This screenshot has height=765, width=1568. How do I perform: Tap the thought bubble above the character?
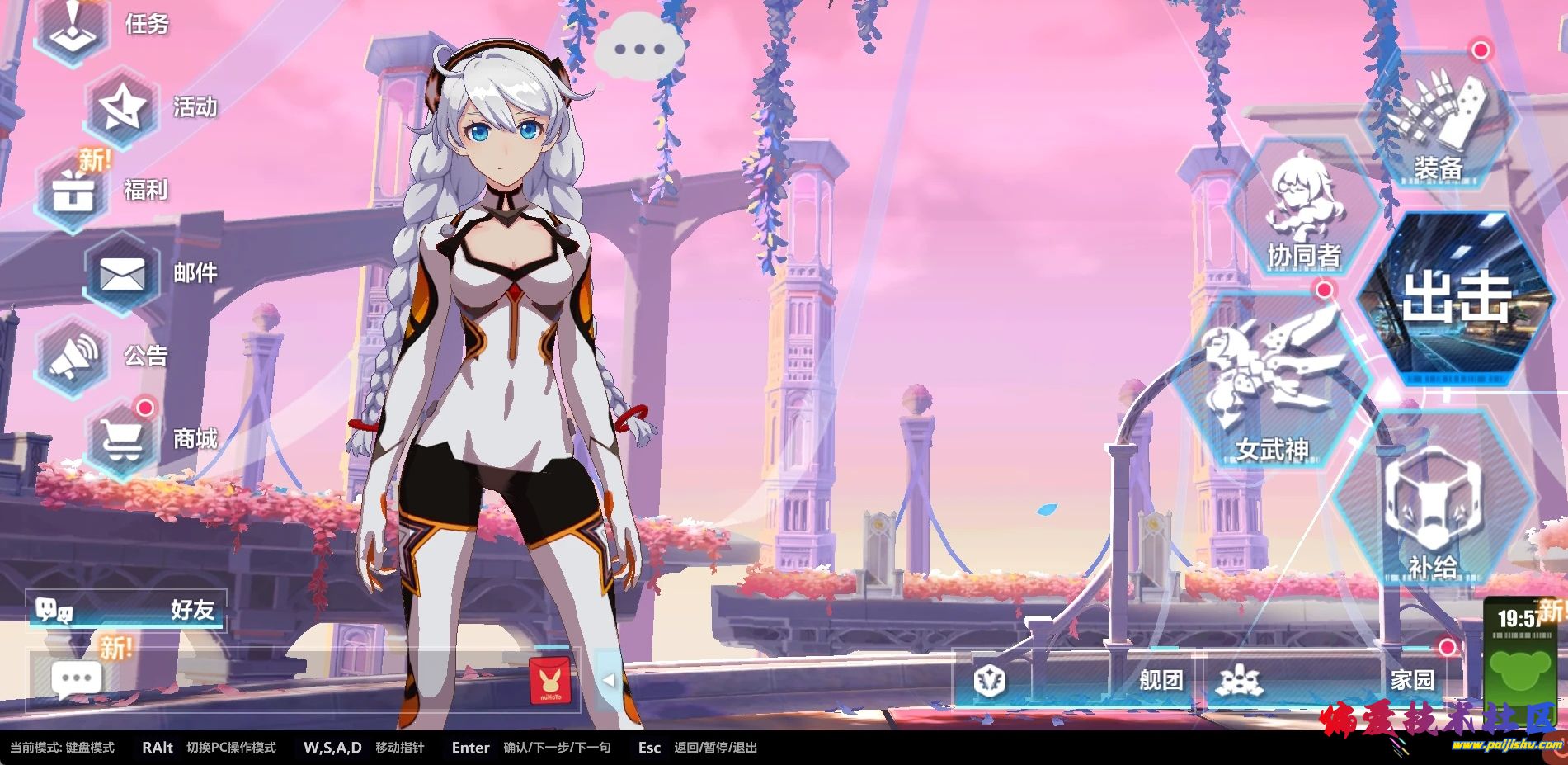click(639, 49)
